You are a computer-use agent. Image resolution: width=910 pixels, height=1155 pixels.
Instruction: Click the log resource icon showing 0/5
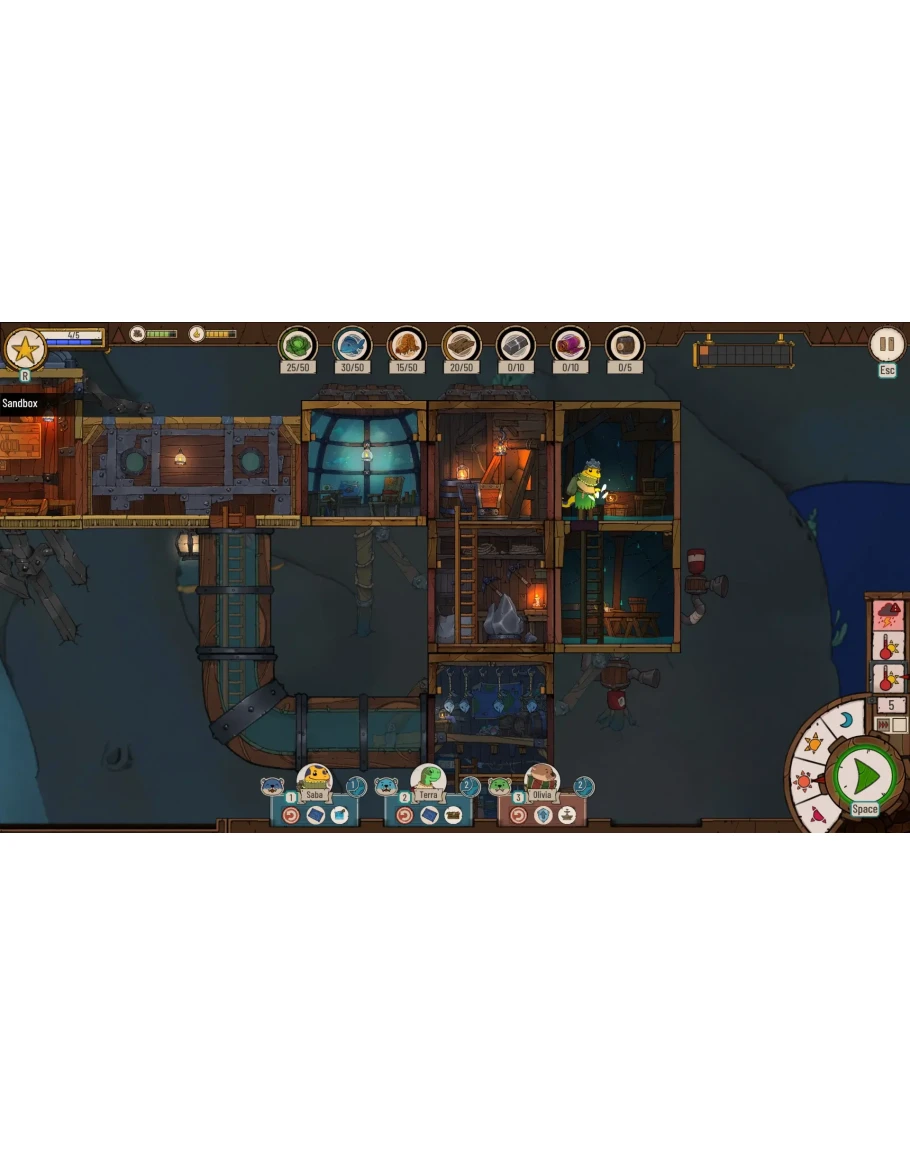coord(625,345)
